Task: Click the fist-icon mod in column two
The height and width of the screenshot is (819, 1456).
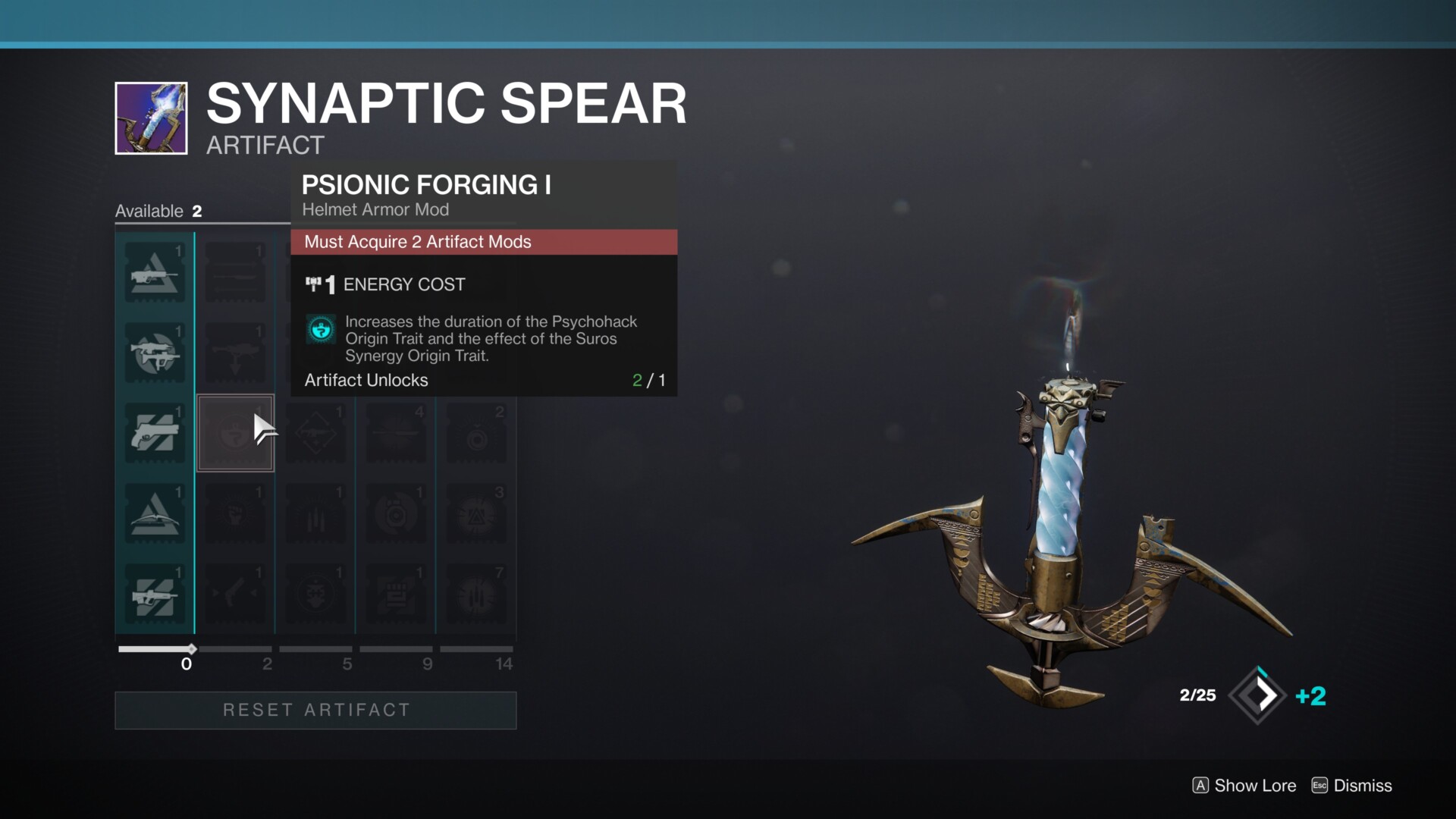Action: click(x=235, y=513)
